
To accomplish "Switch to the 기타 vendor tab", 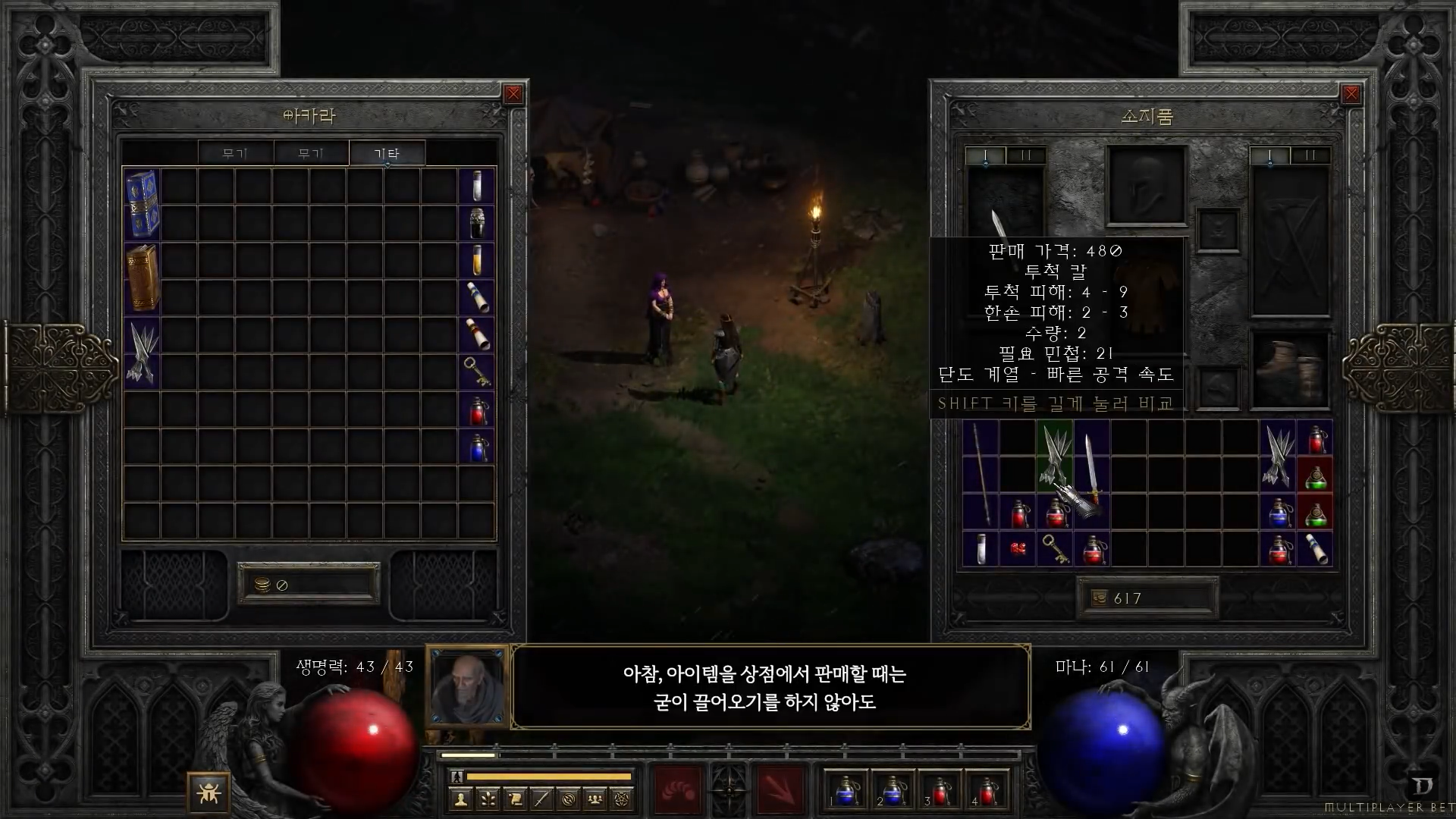I will click(x=388, y=153).
